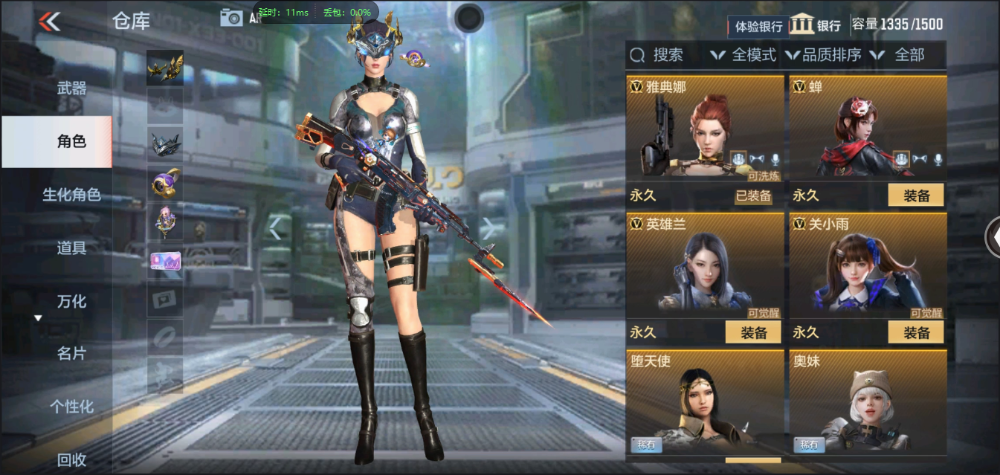Viewport: 1000px width, 475px height.
Task: Equip the 英雄兰 character
Action: tap(753, 333)
